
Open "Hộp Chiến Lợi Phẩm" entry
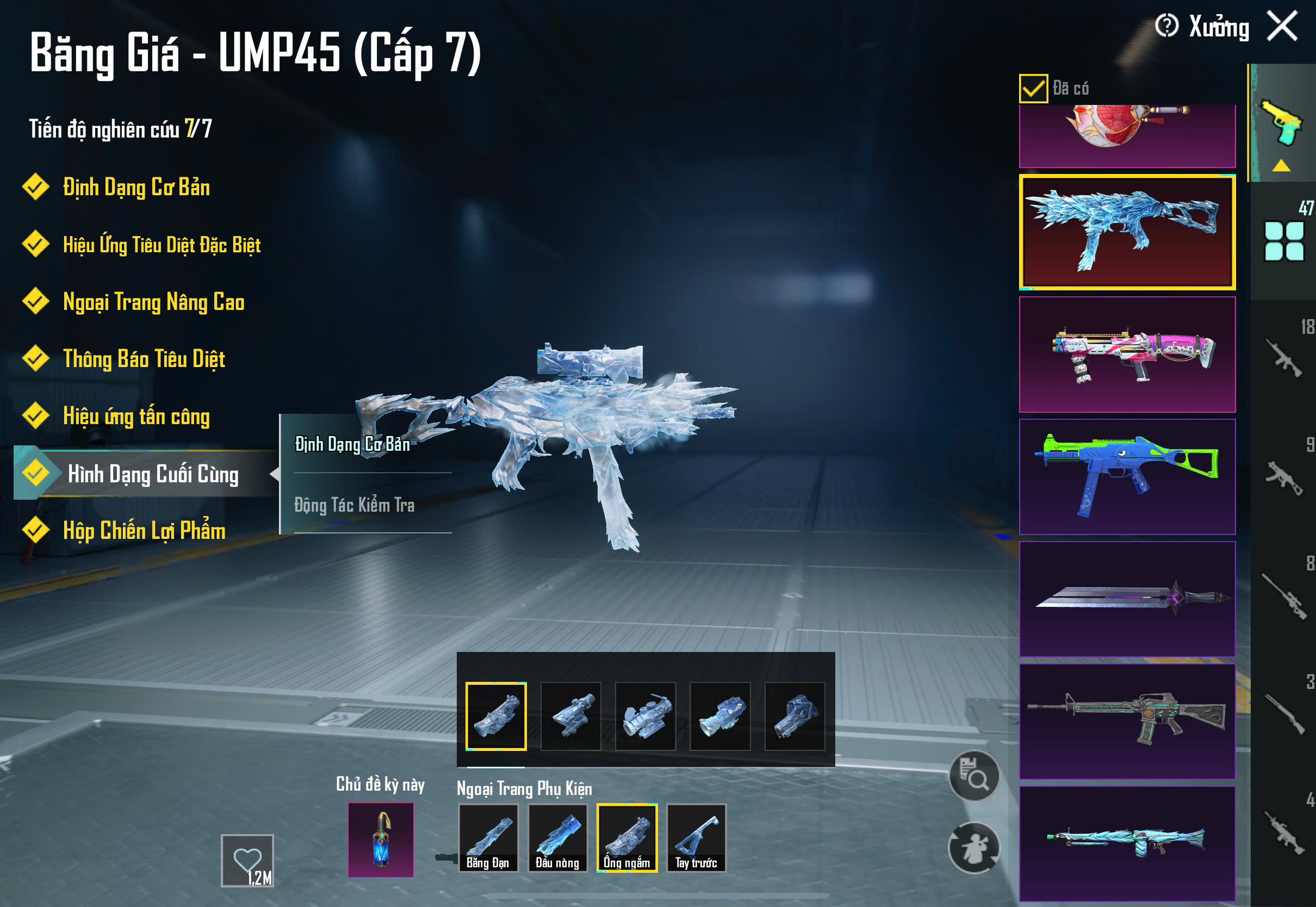(x=144, y=531)
